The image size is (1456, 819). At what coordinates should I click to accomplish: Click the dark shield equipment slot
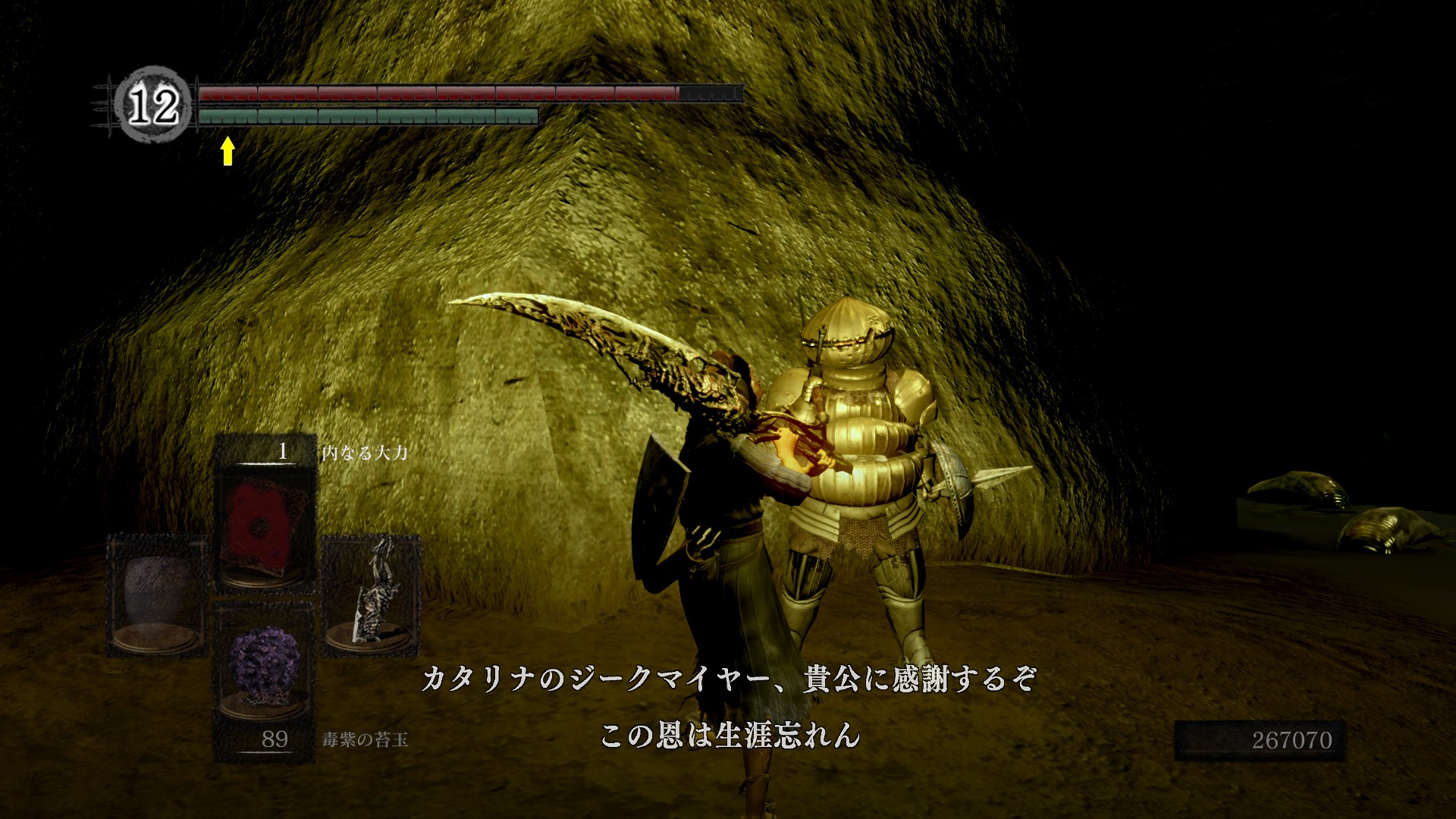click(x=157, y=595)
